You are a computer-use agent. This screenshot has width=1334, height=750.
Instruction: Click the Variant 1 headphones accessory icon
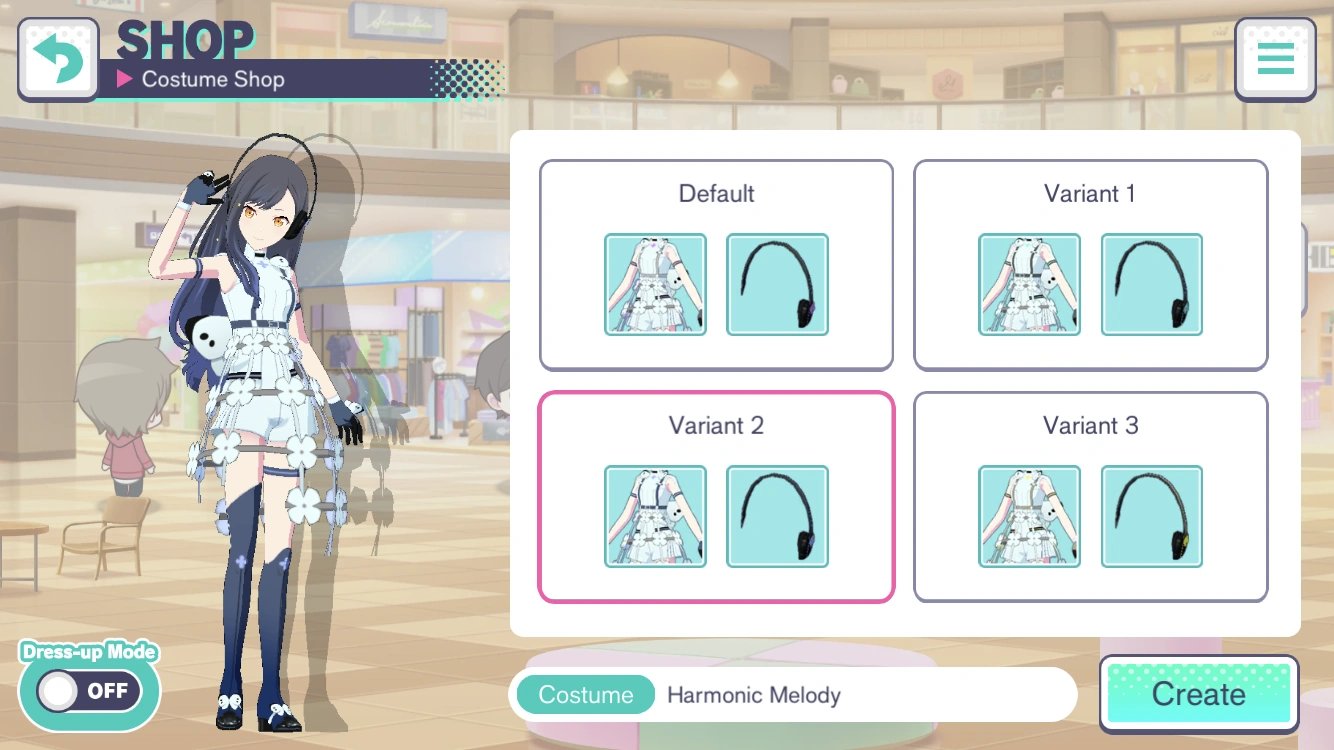click(1151, 284)
